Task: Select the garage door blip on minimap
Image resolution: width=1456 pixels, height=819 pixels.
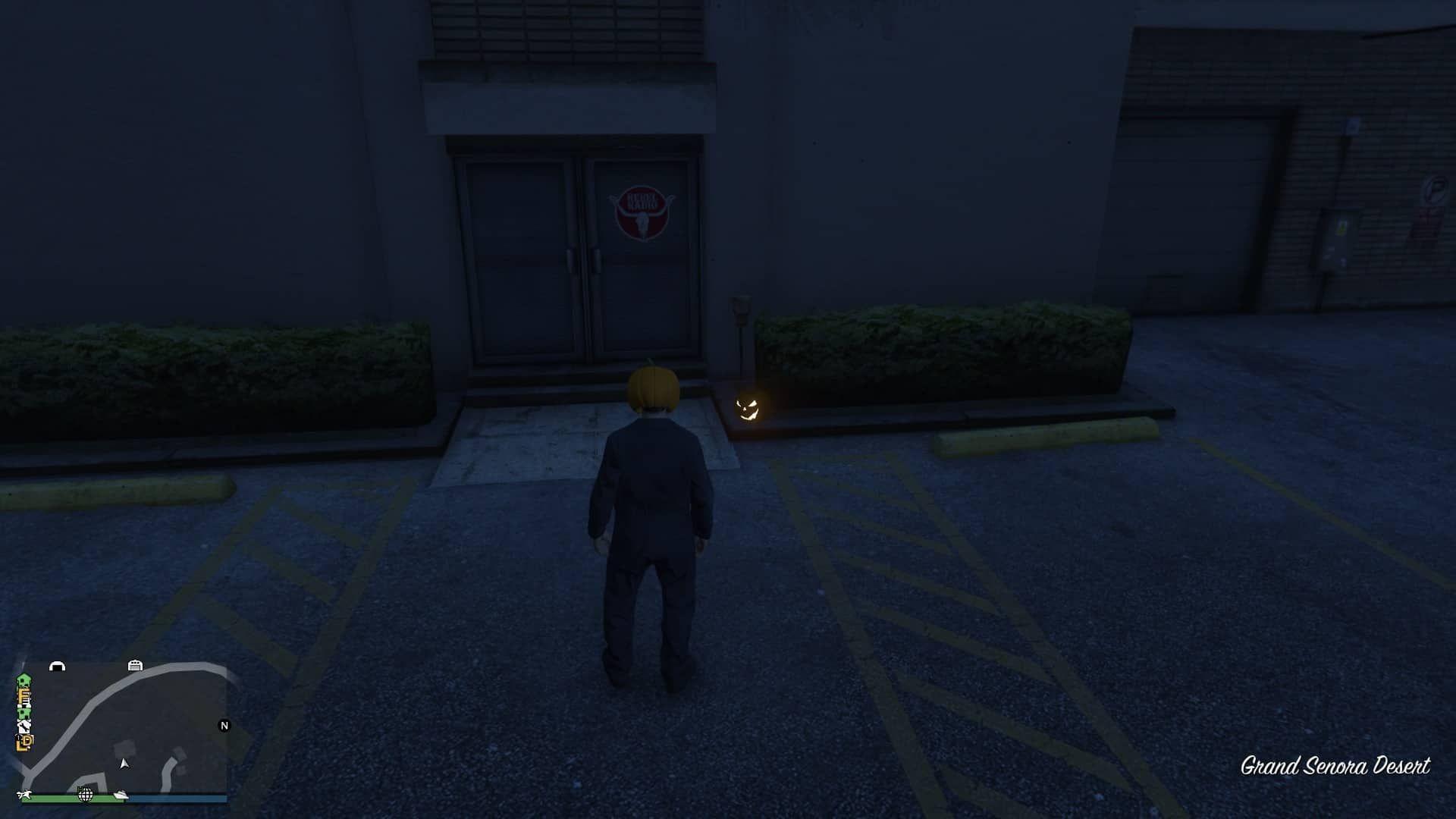Action: pos(135,665)
